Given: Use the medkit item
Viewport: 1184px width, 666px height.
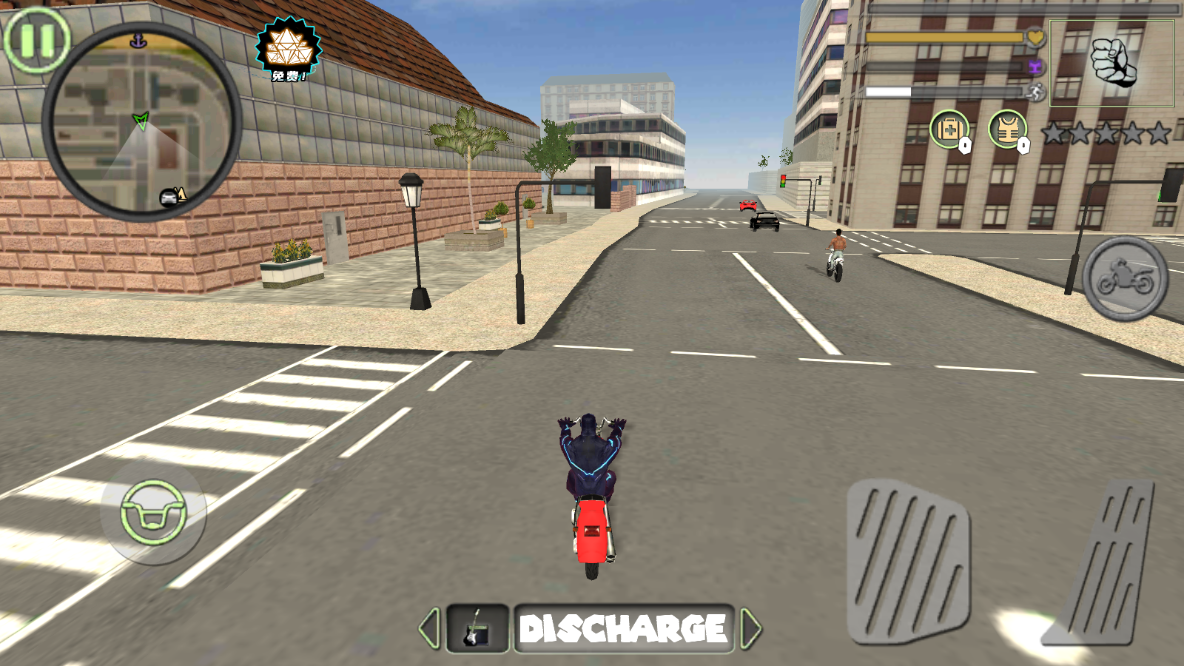Looking at the screenshot, I should click(949, 130).
